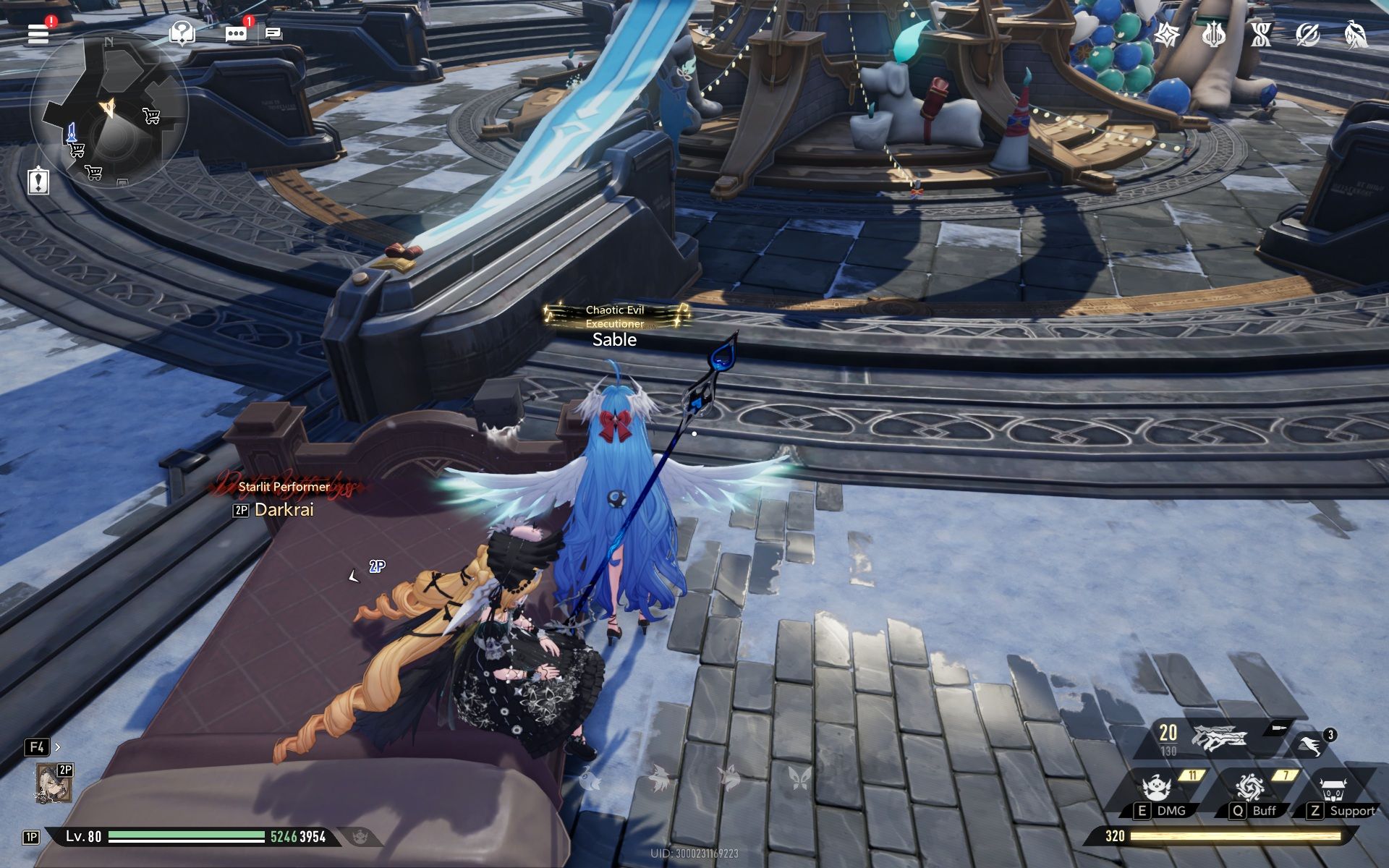
Task: Open the hamburger main menu
Action: point(38,33)
